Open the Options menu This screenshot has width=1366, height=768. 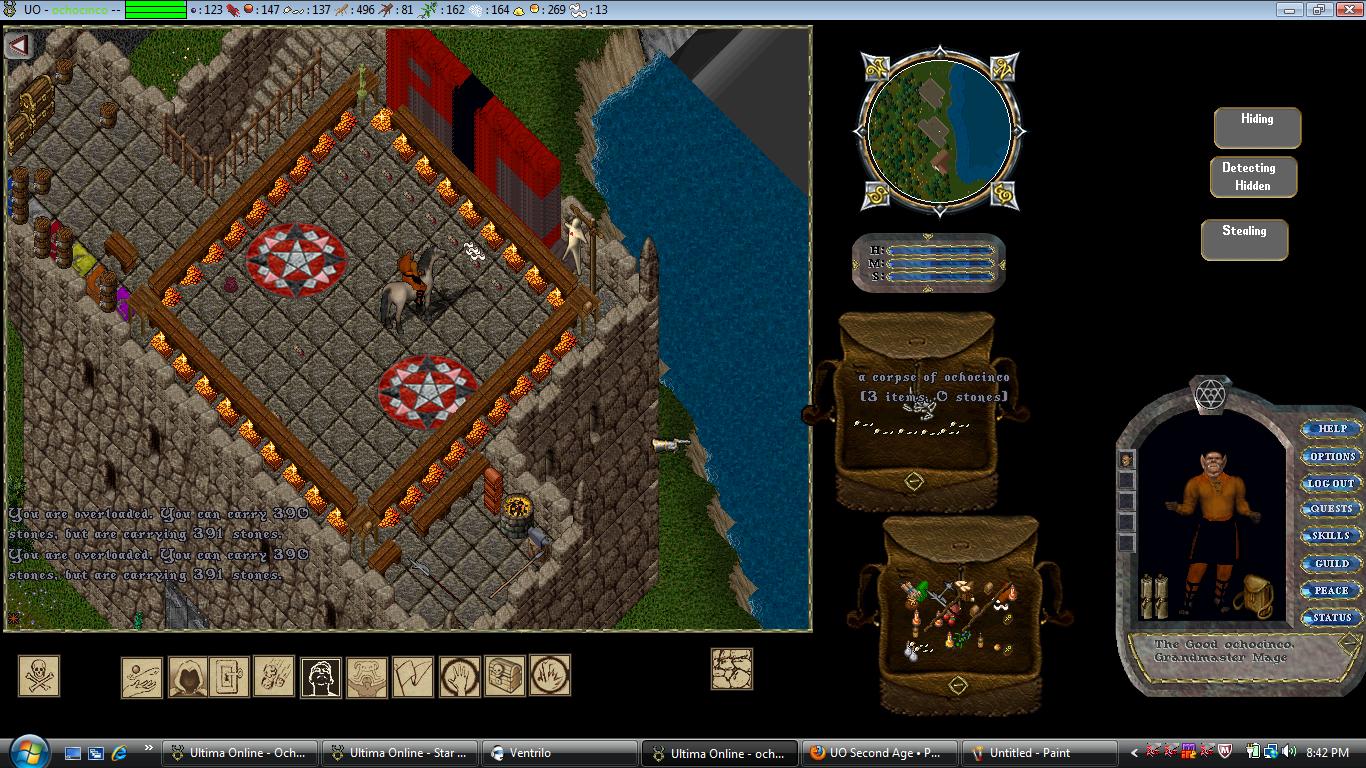click(1332, 456)
